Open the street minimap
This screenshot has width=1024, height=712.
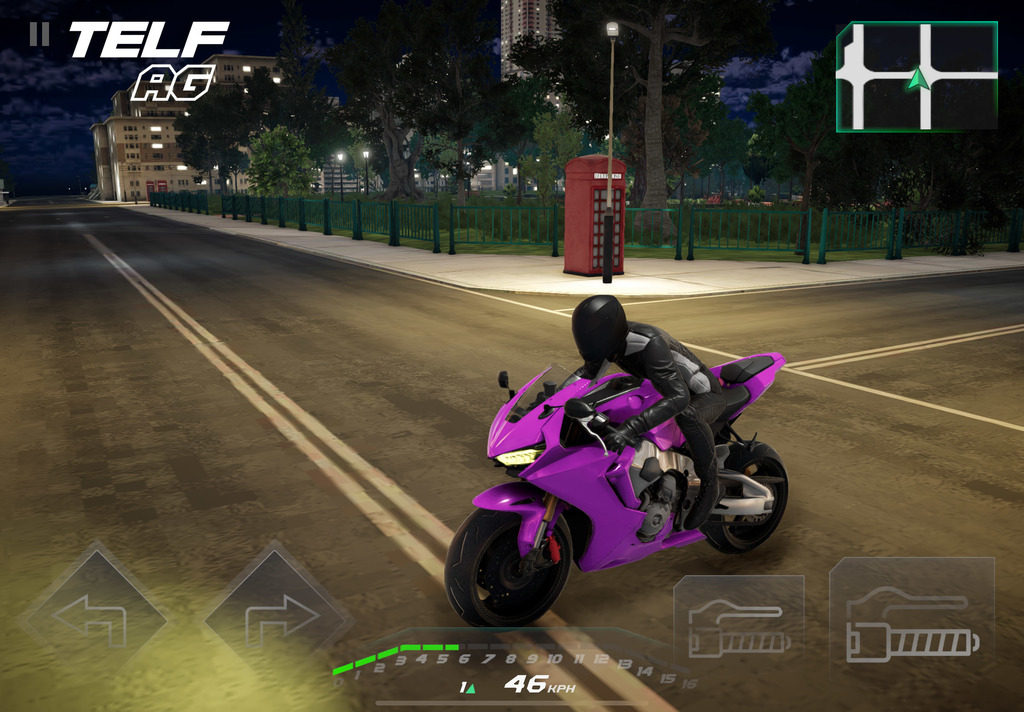coord(916,77)
